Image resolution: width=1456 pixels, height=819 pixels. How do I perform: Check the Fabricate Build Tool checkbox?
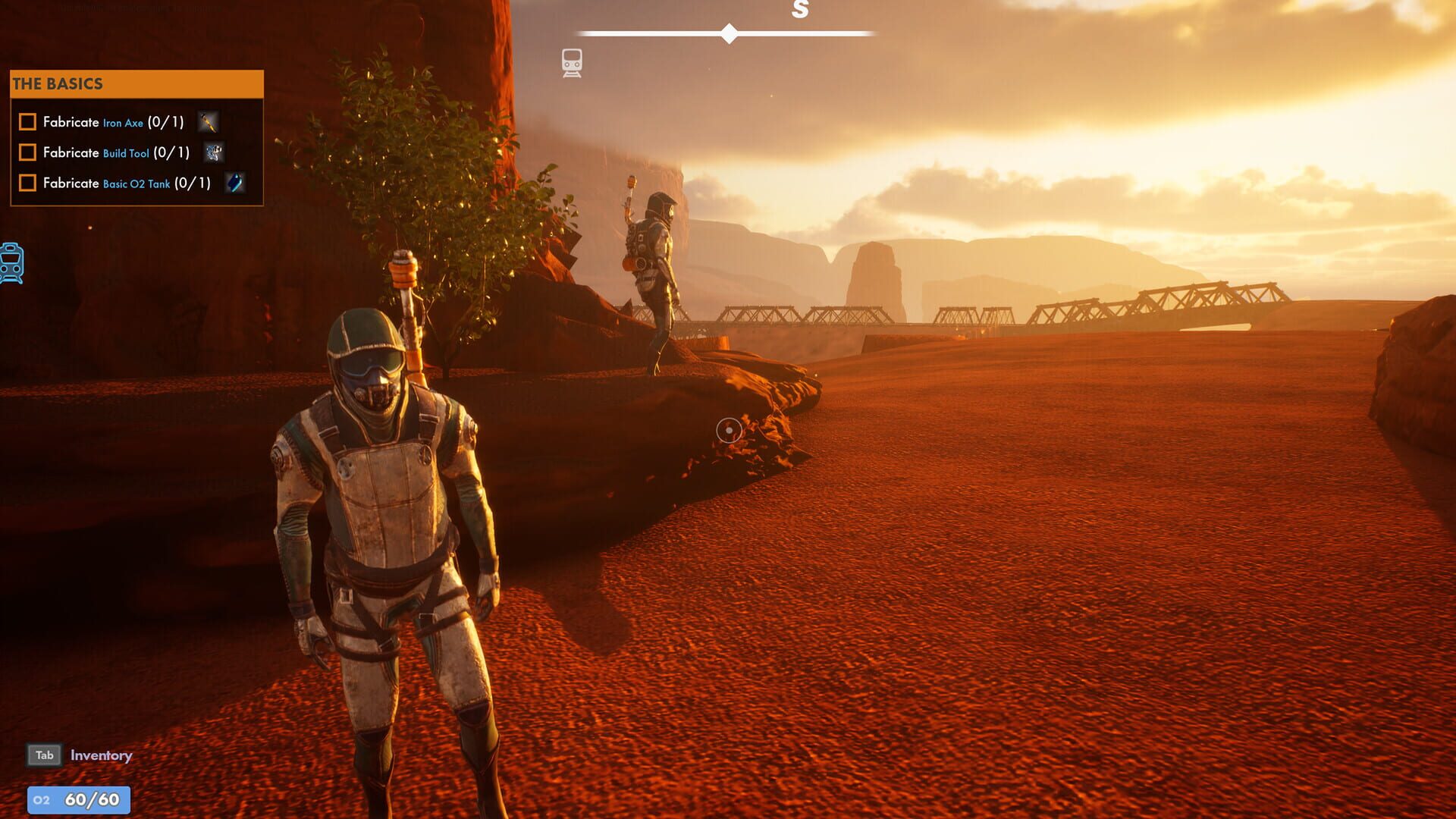pyautogui.click(x=27, y=152)
